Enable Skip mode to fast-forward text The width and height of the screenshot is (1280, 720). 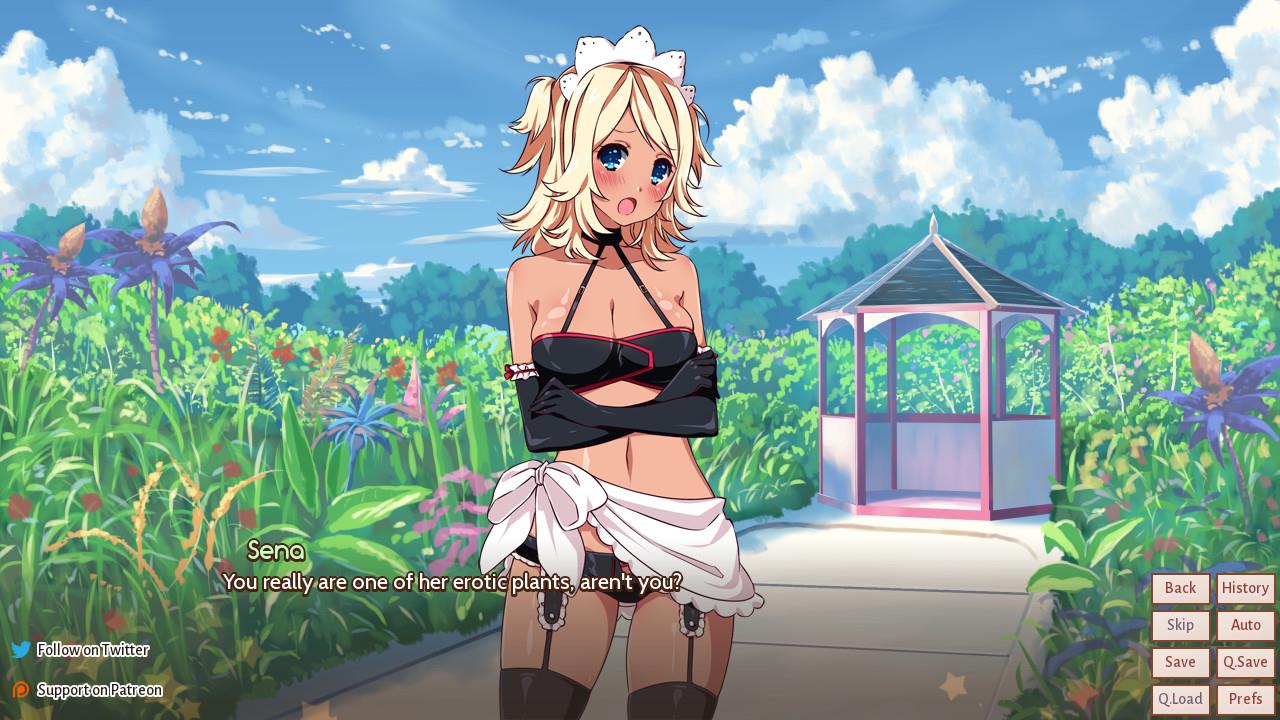[x=1180, y=625]
